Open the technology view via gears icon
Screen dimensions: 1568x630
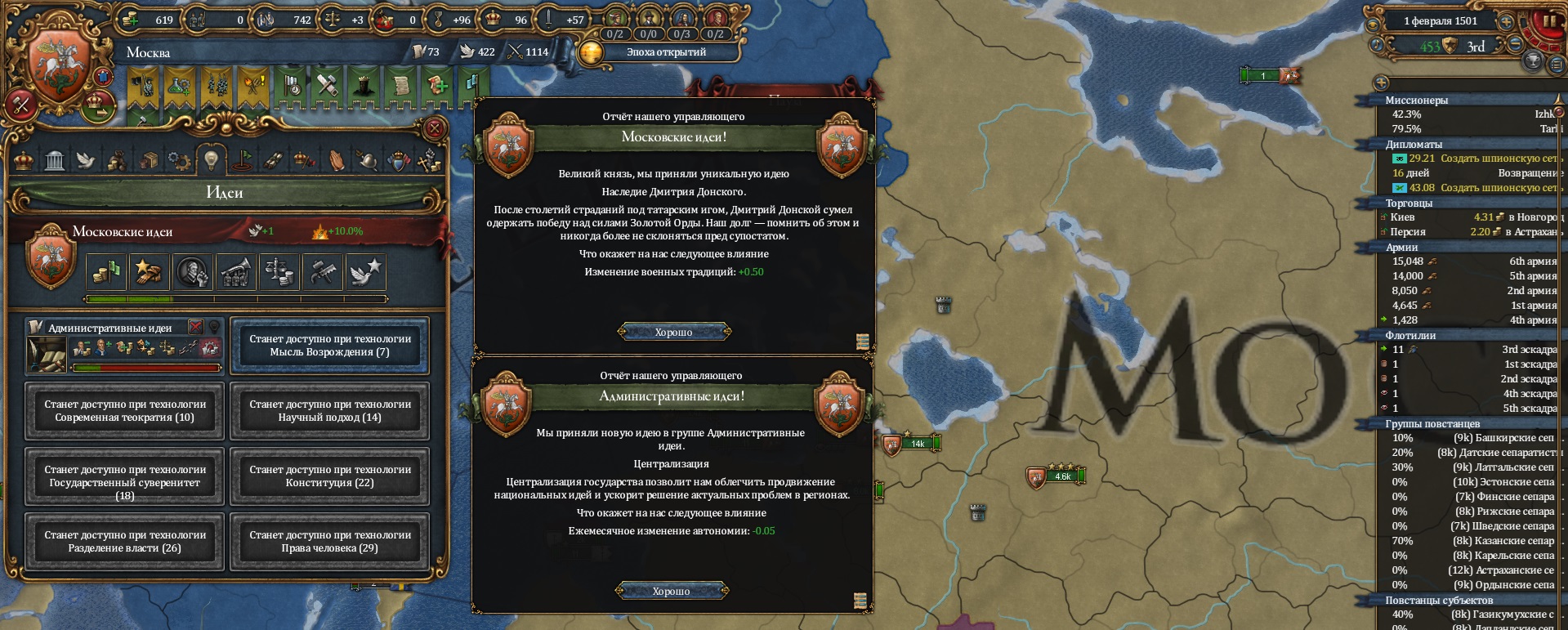(x=180, y=159)
